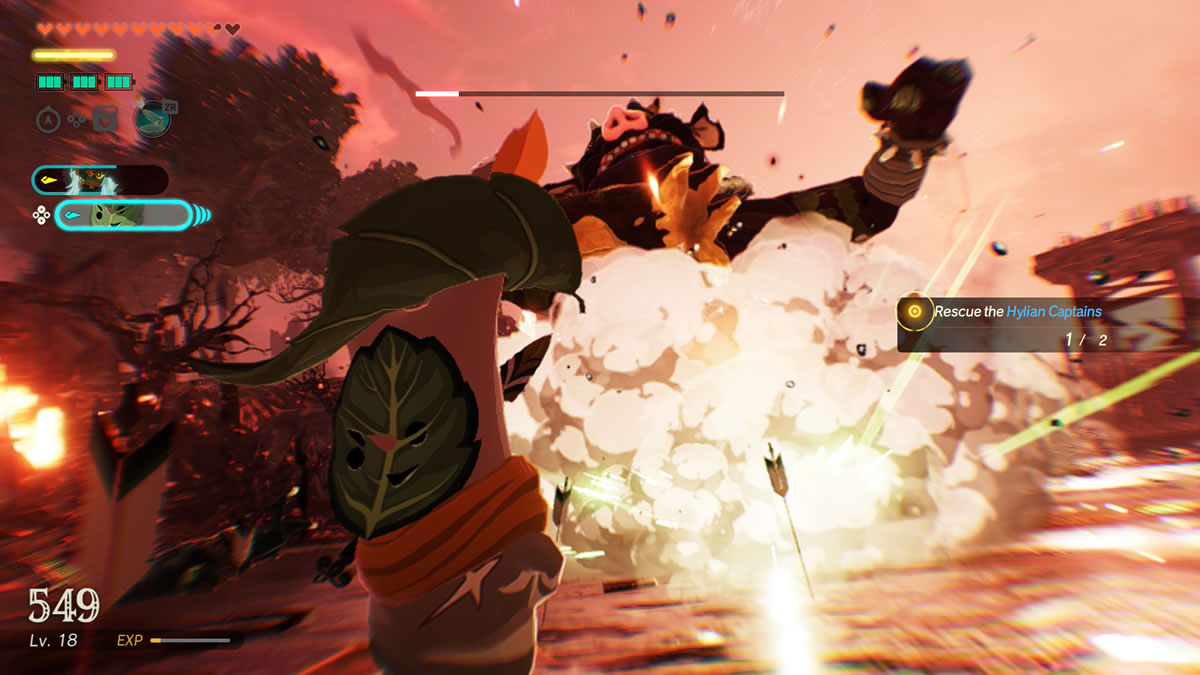Open the Rescue the Hylian Captains objective
The image size is (1200, 675).
[x=1018, y=312]
